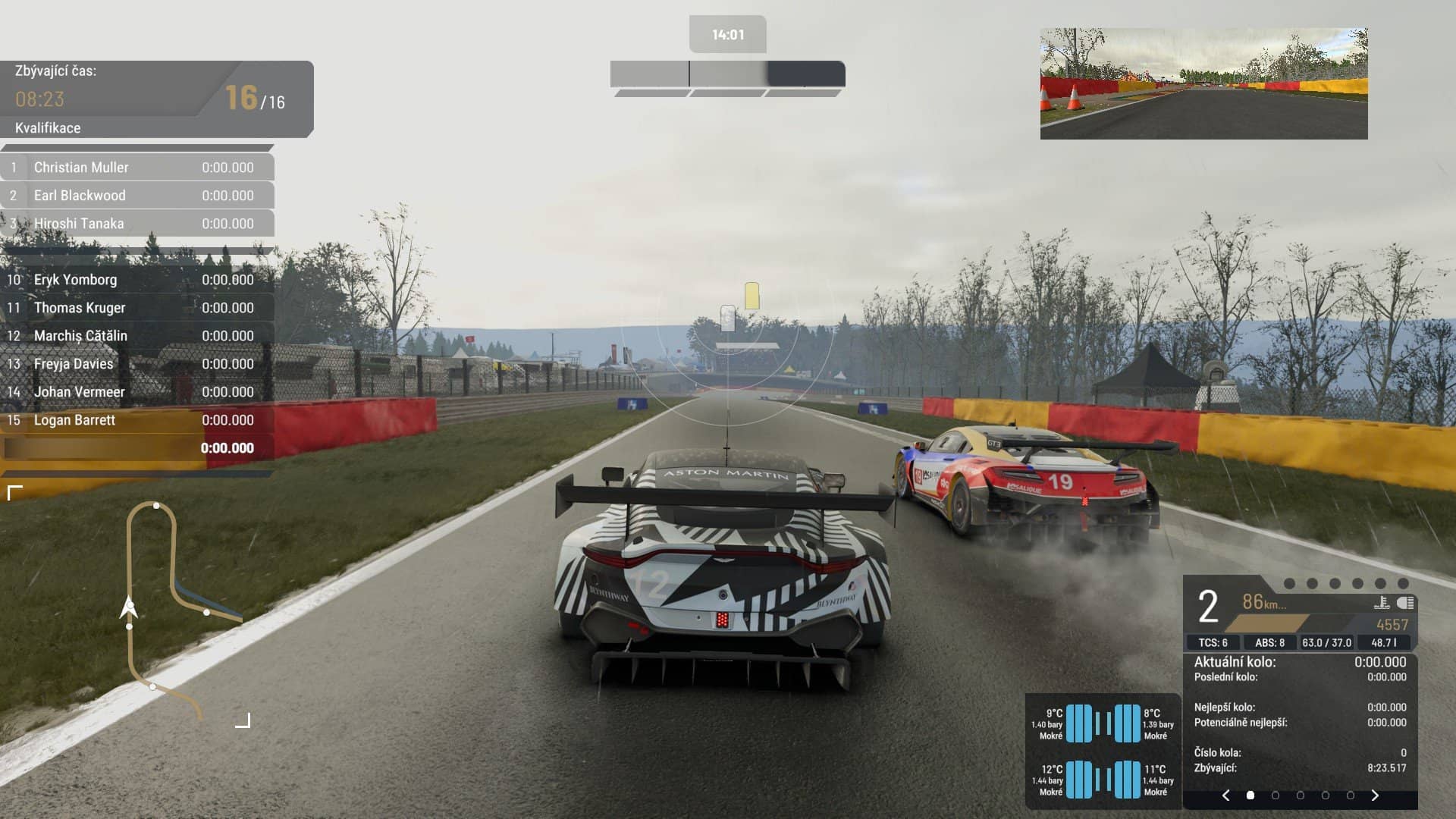This screenshot has width=1456, height=819.
Task: Click Hiroshi Tanaka's standings entry
Action: click(x=137, y=224)
